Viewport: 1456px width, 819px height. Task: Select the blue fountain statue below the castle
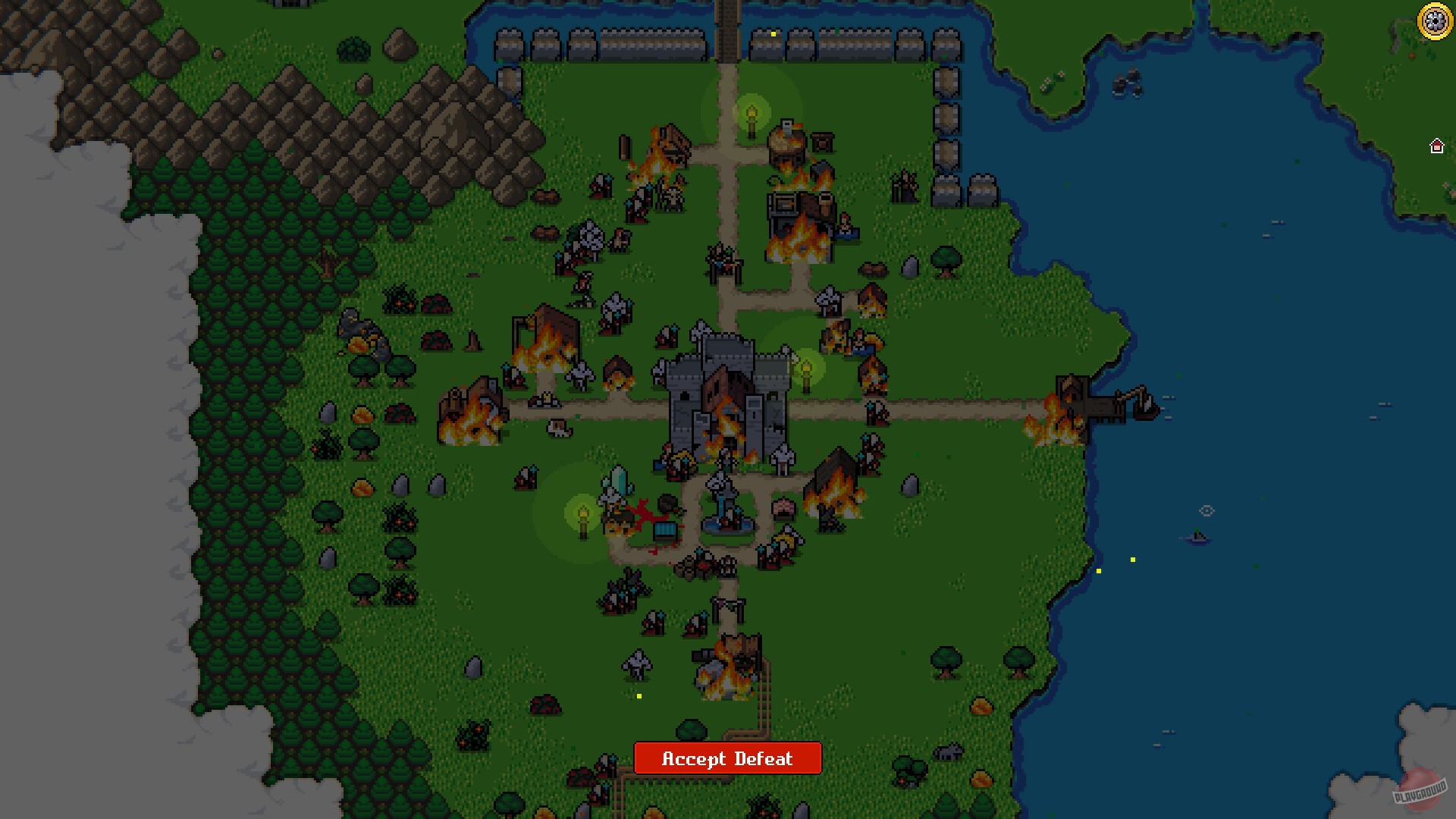[724, 523]
